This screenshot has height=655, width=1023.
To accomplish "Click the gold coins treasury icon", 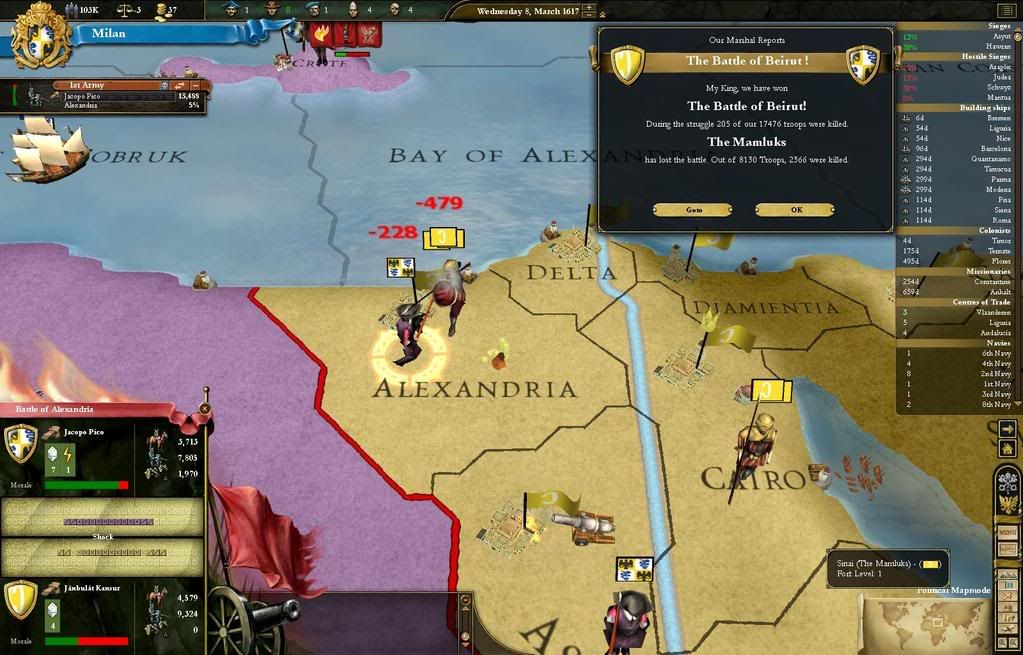I will pos(159,10).
